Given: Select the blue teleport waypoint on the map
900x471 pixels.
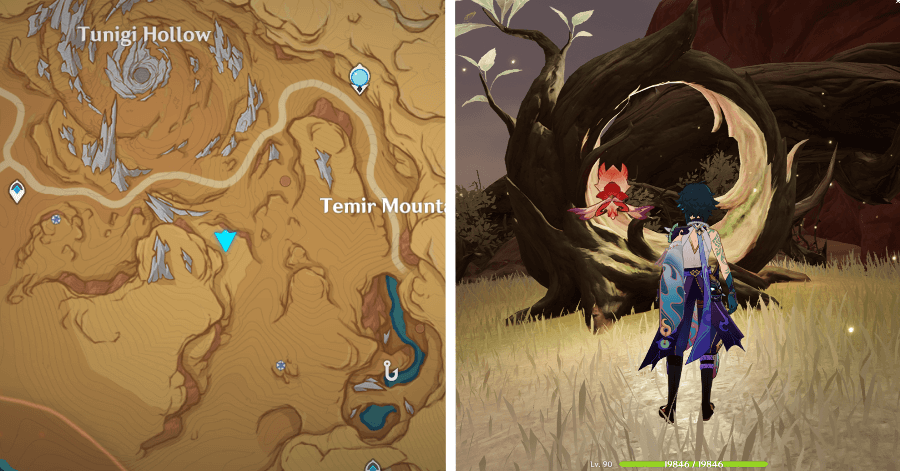Looking at the screenshot, I should 360,77.
